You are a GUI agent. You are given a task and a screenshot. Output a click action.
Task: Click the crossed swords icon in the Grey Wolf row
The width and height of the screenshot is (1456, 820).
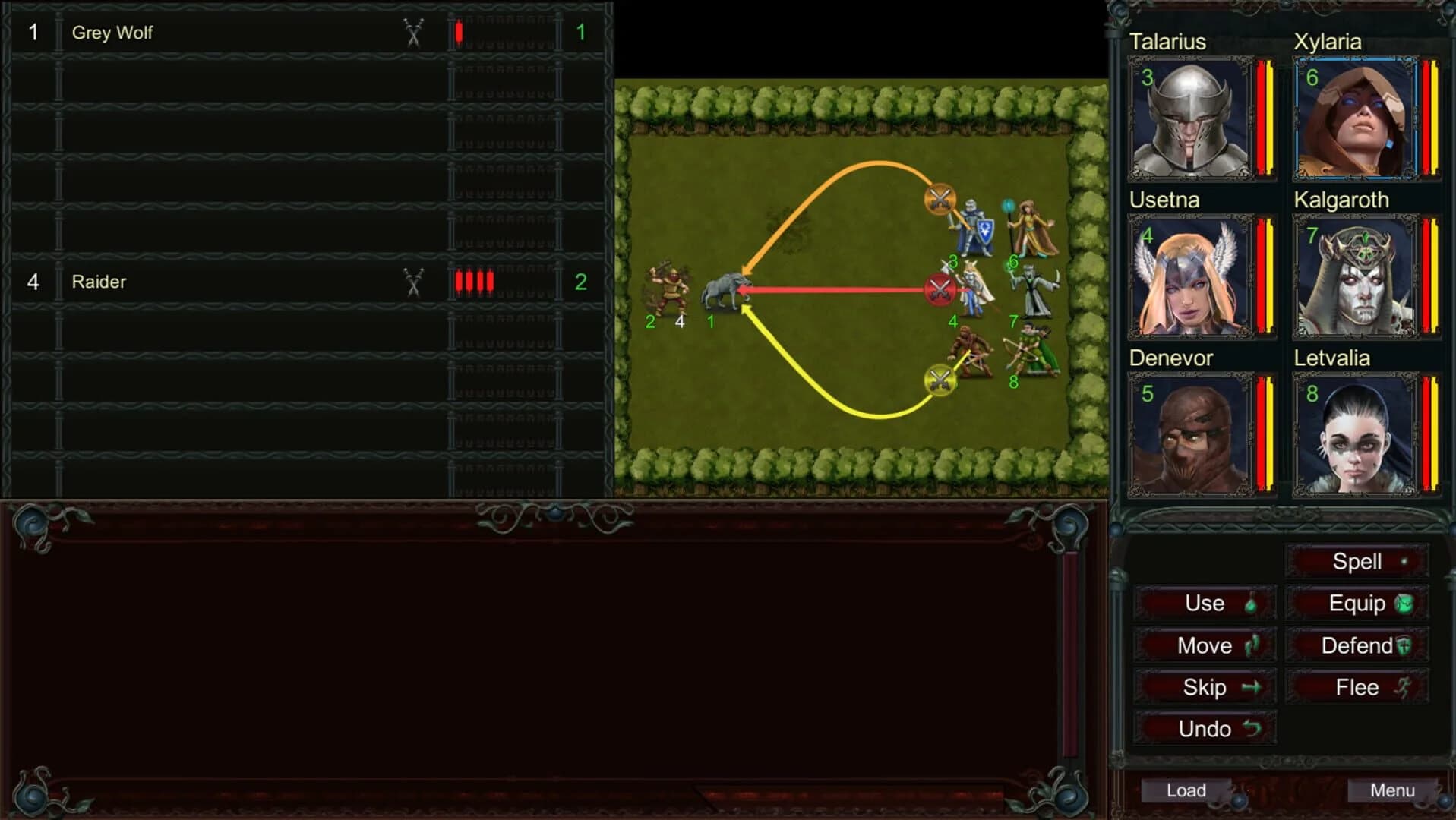pyautogui.click(x=412, y=33)
